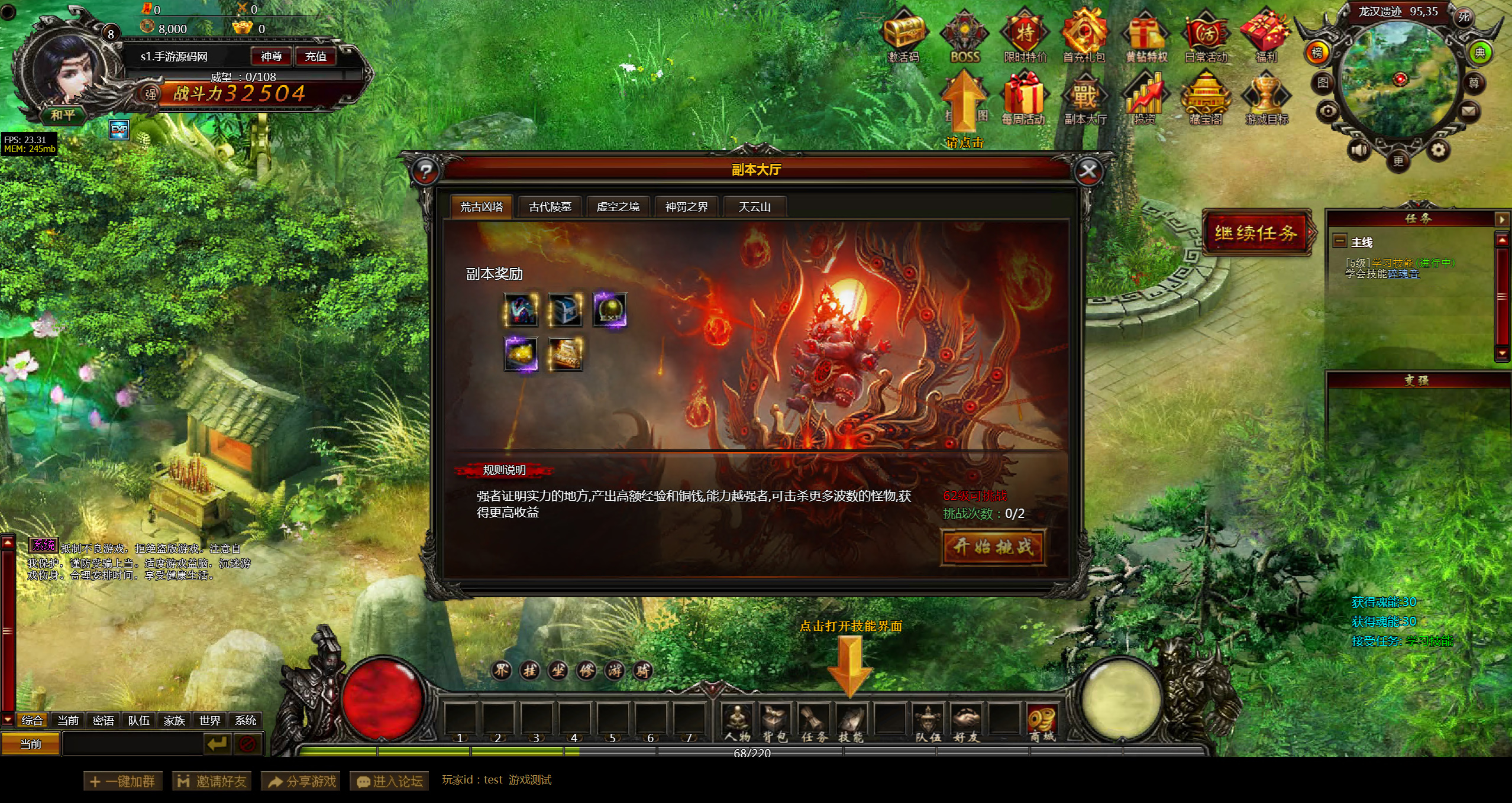Select the 神罚之界 dungeon tab
This screenshot has width=1512, height=803.
tap(686, 207)
